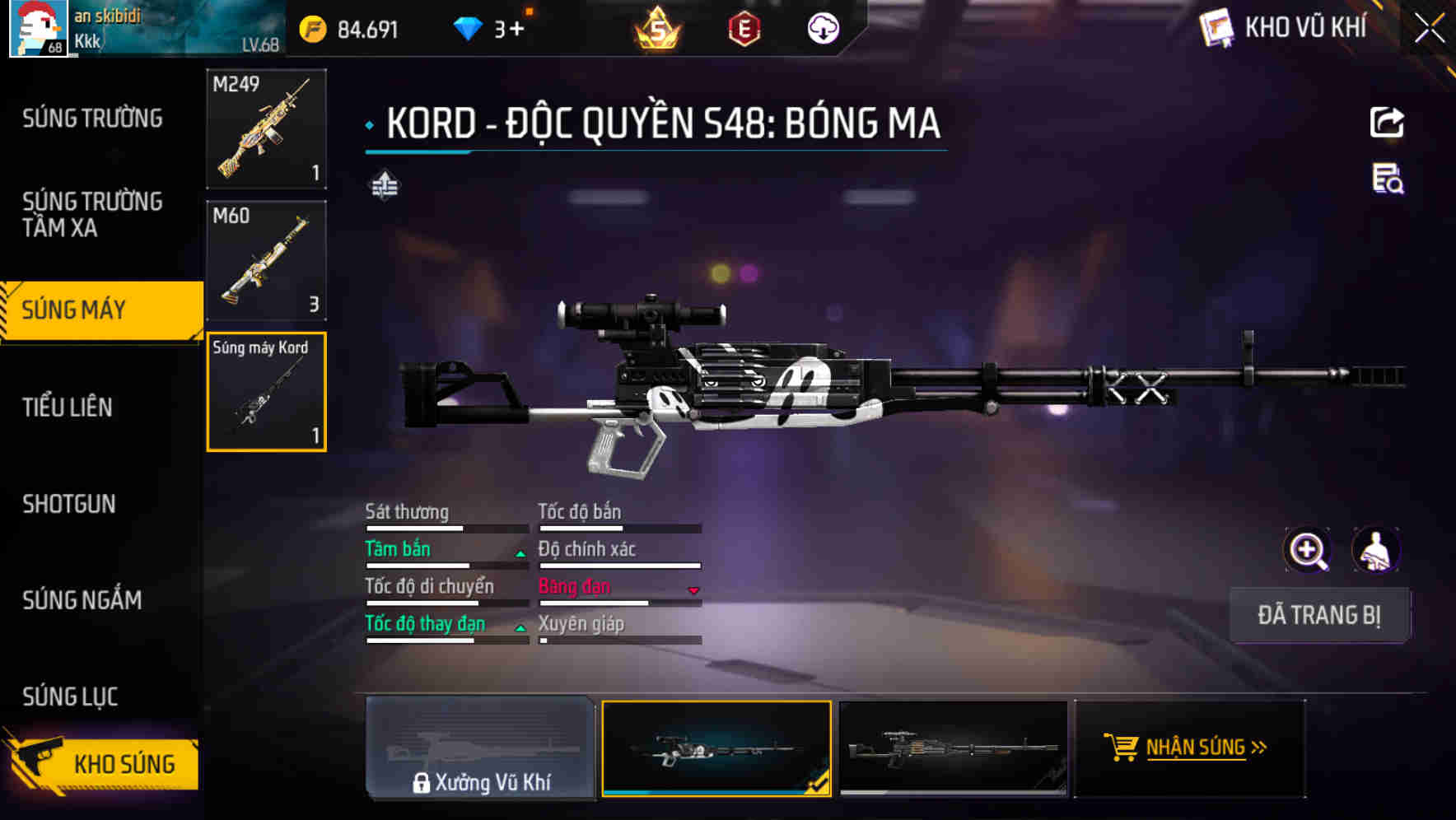1456x820 pixels.
Task: Switch to the Shotgun category
Action: point(69,504)
